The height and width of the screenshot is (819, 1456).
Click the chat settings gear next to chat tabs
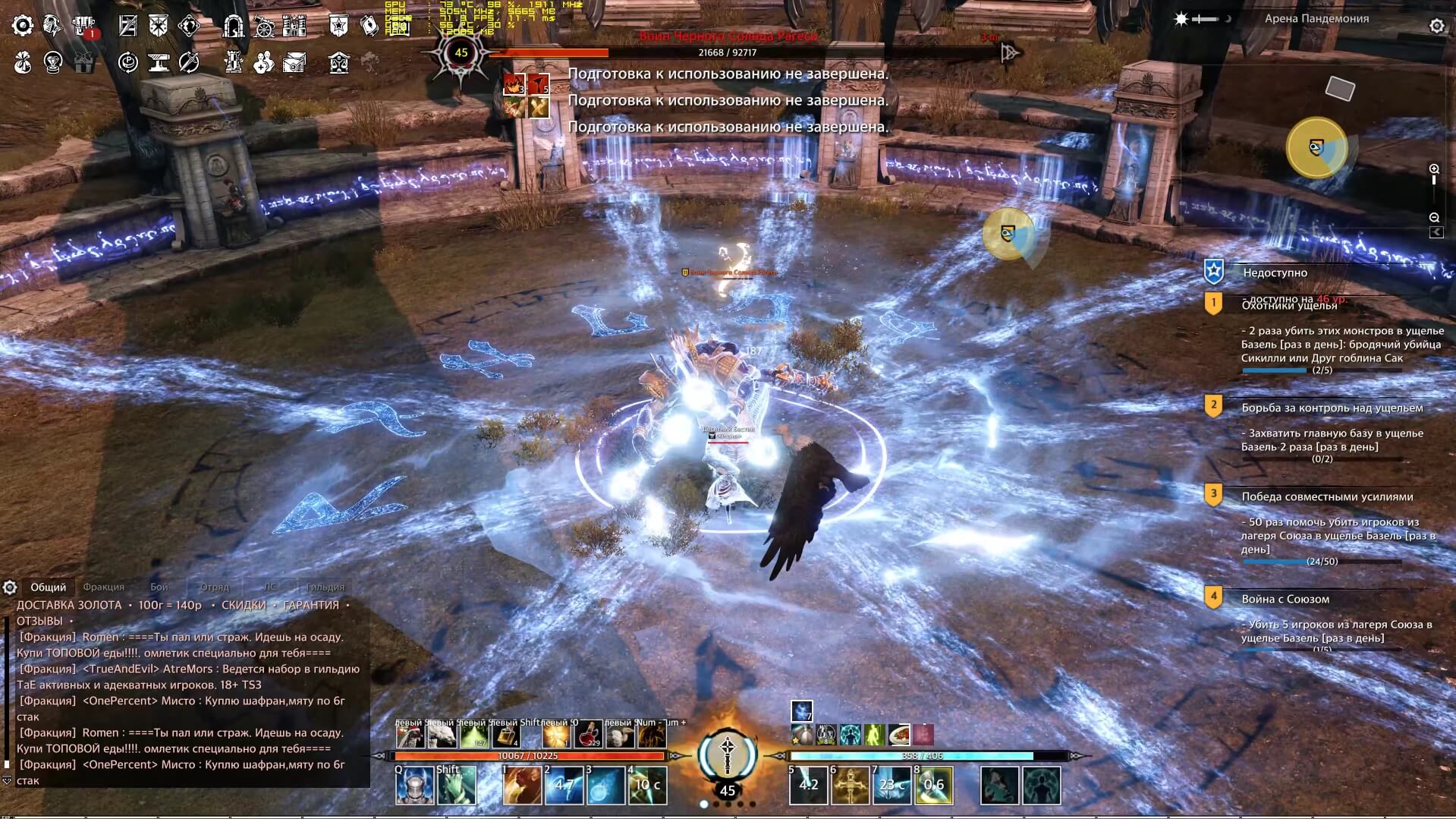click(10, 587)
